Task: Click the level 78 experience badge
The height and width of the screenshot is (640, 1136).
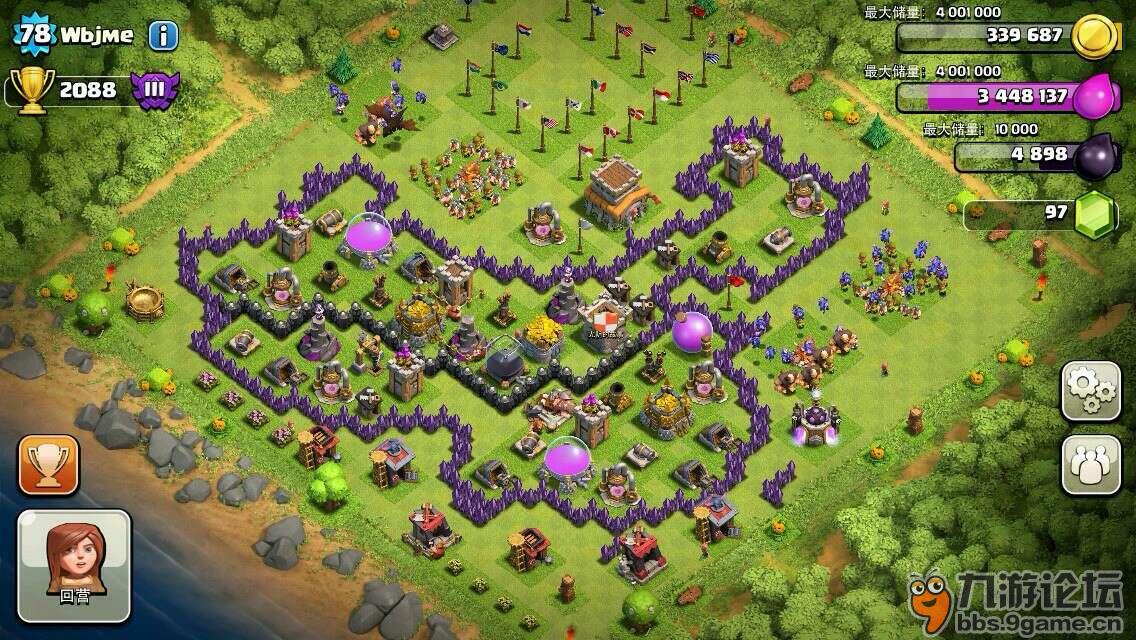Action: [34, 34]
